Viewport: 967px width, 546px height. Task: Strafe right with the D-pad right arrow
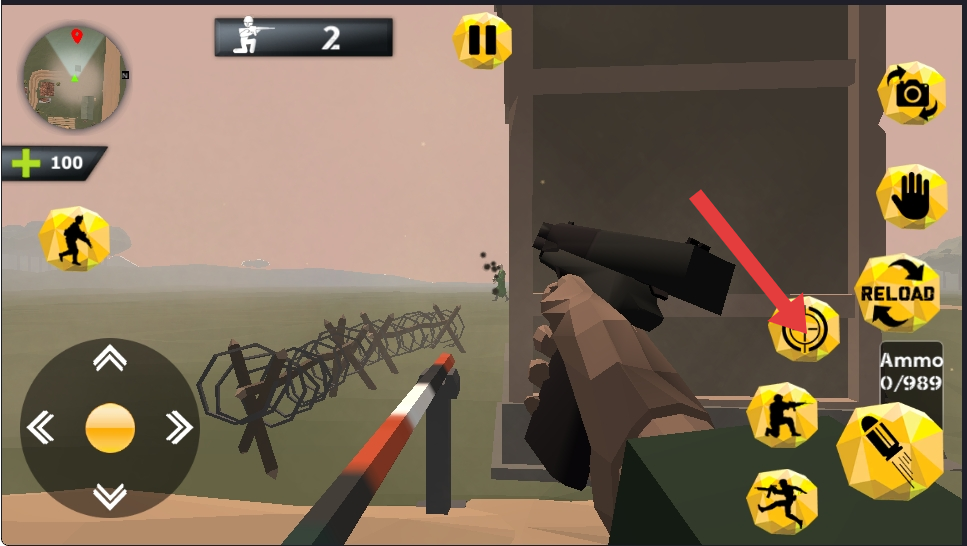pyautogui.click(x=178, y=428)
